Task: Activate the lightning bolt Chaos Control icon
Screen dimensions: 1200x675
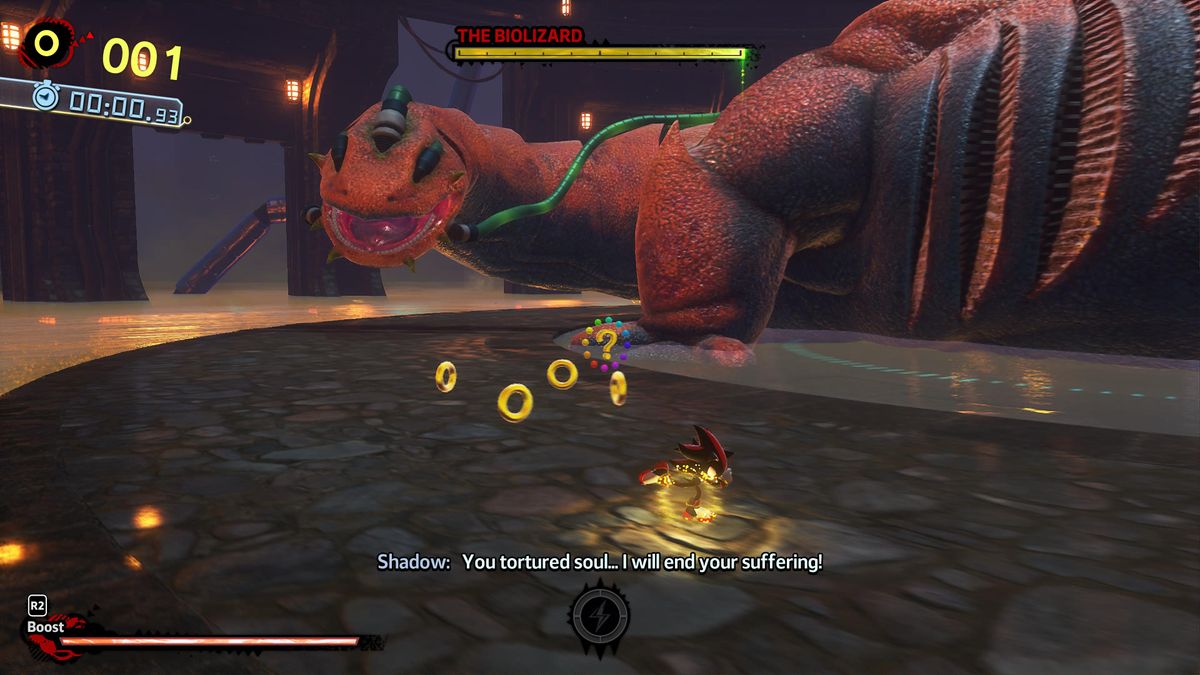Action: (x=599, y=615)
